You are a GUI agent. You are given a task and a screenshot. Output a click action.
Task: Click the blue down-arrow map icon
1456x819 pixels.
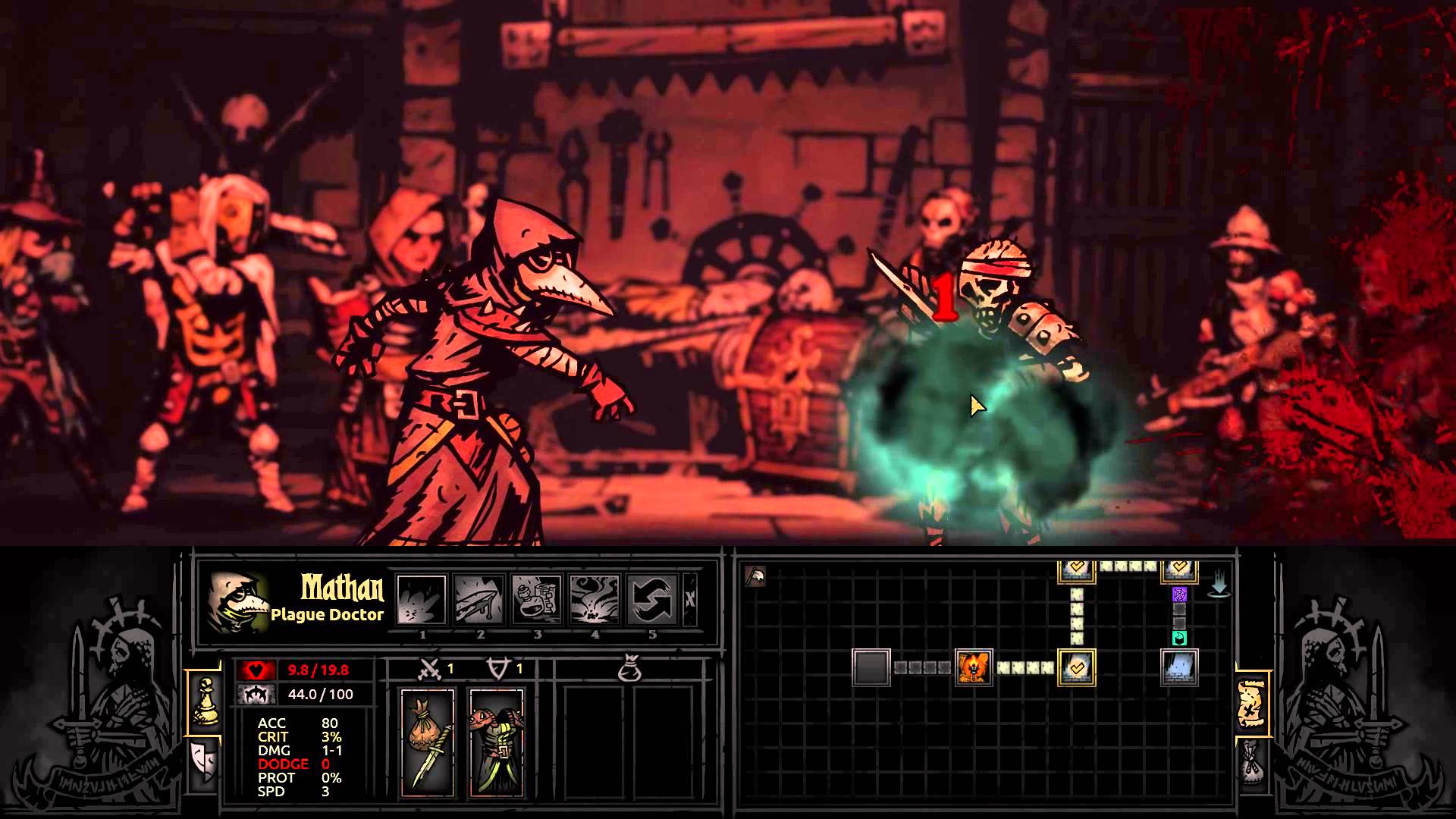tap(1219, 585)
